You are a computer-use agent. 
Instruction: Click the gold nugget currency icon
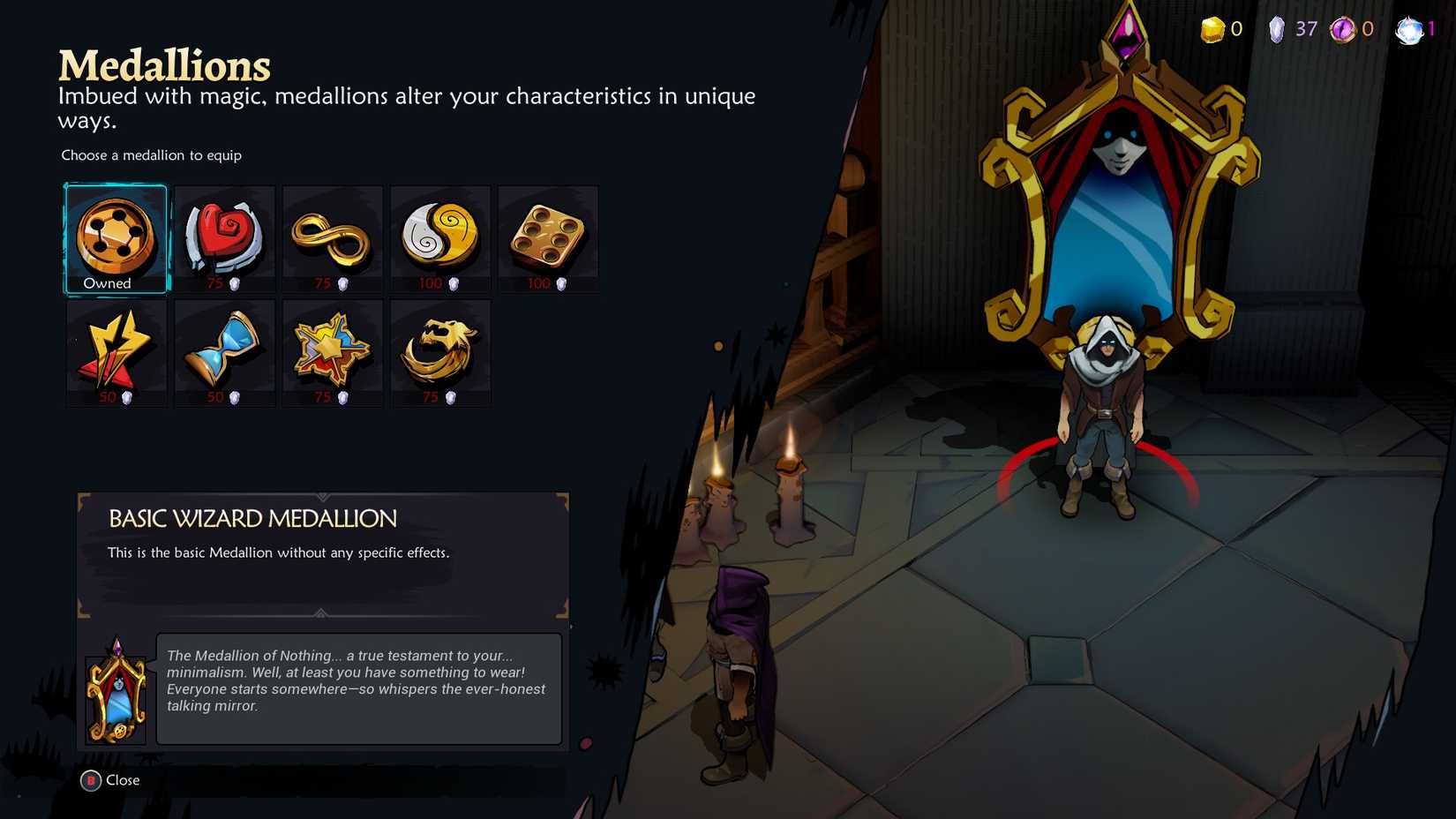1212,28
